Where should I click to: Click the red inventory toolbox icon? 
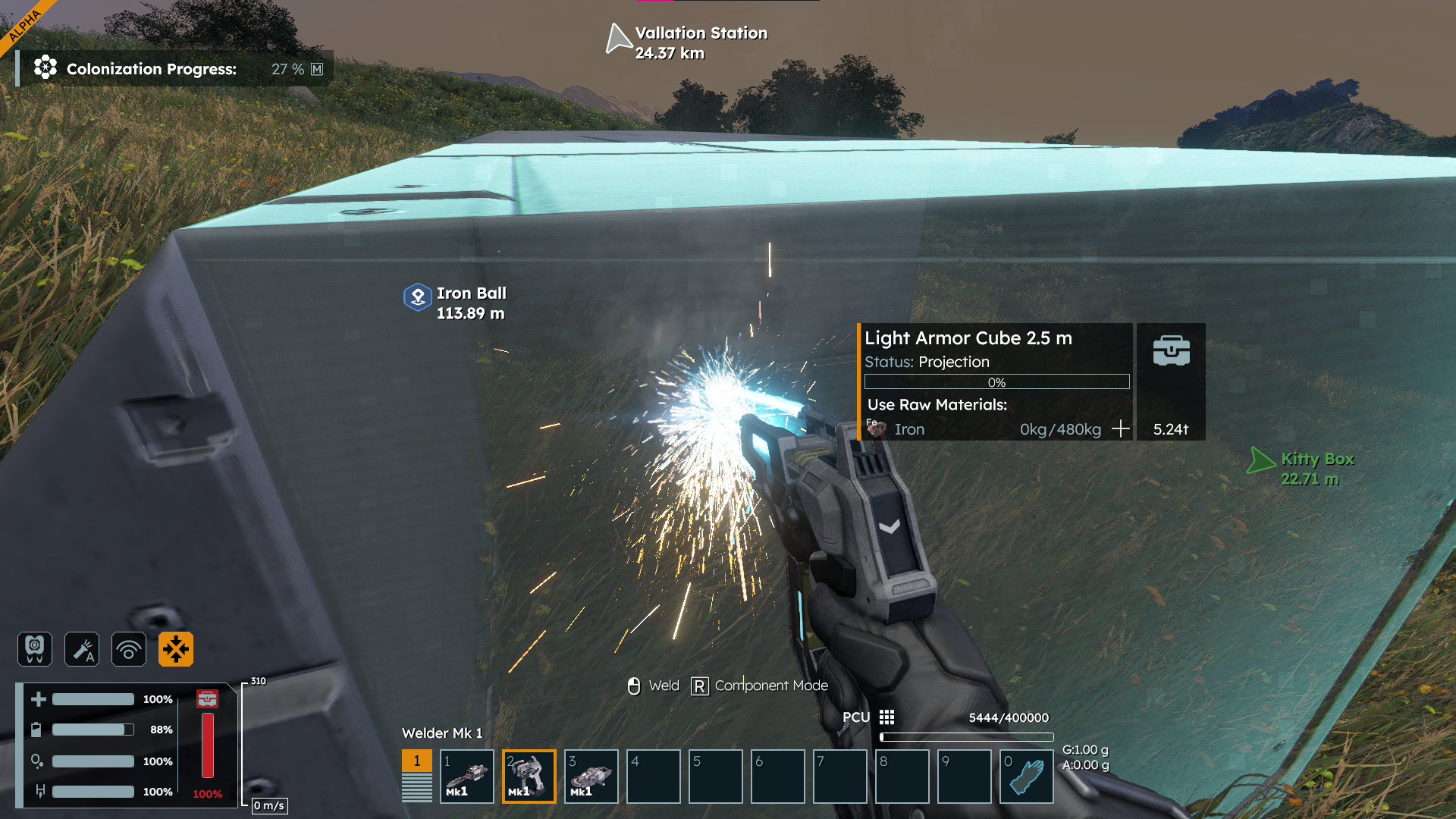click(x=207, y=698)
